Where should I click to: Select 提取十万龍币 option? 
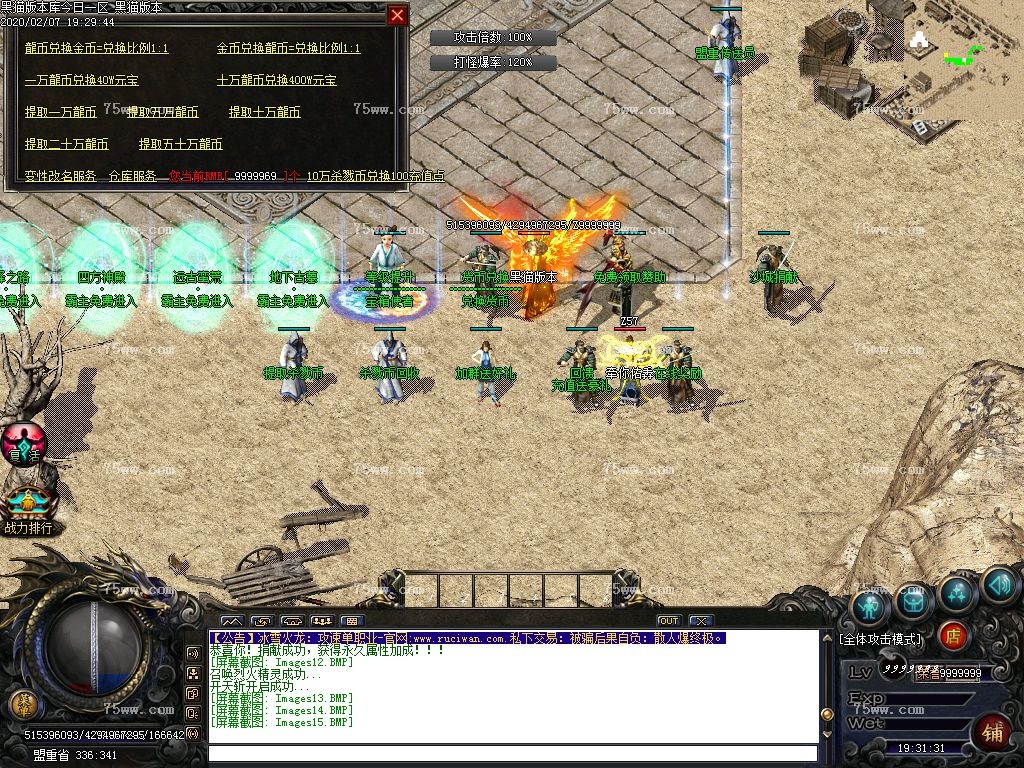point(265,112)
